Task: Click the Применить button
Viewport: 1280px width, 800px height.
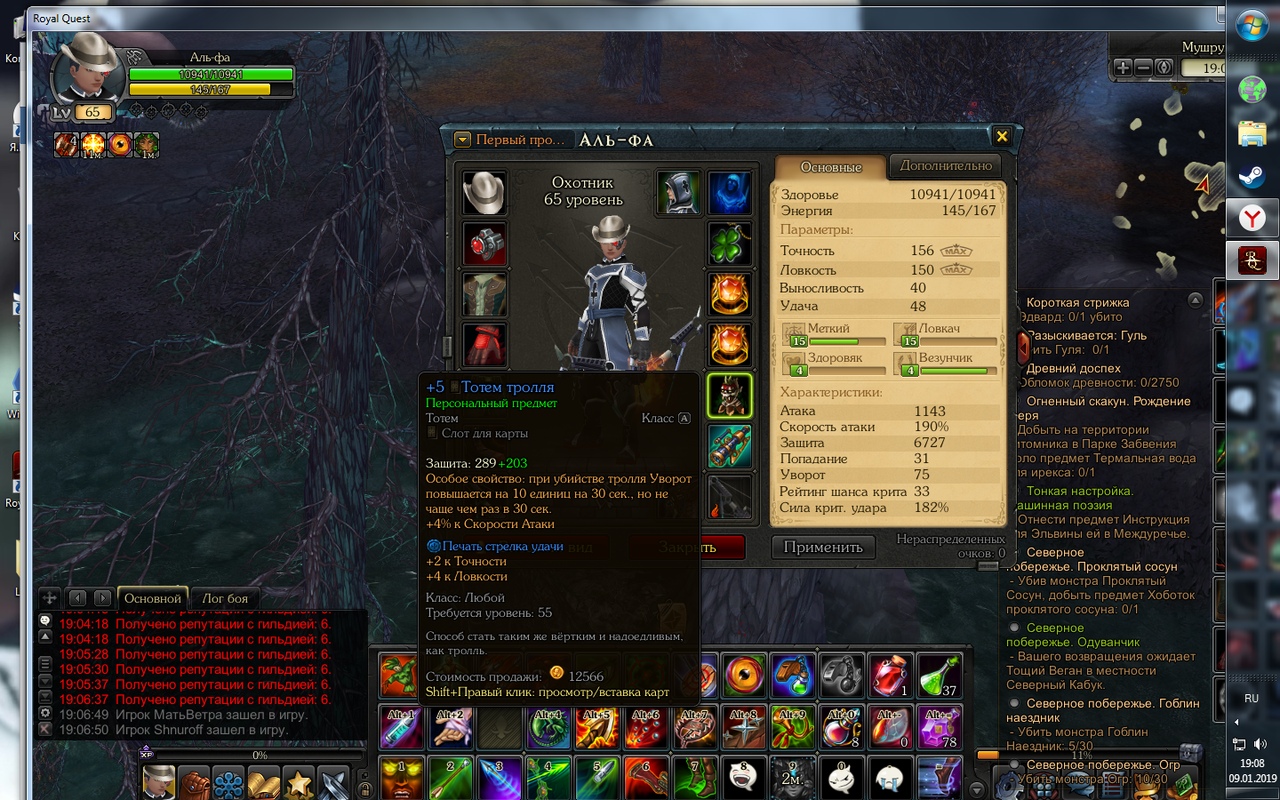Action: pyautogui.click(x=822, y=547)
